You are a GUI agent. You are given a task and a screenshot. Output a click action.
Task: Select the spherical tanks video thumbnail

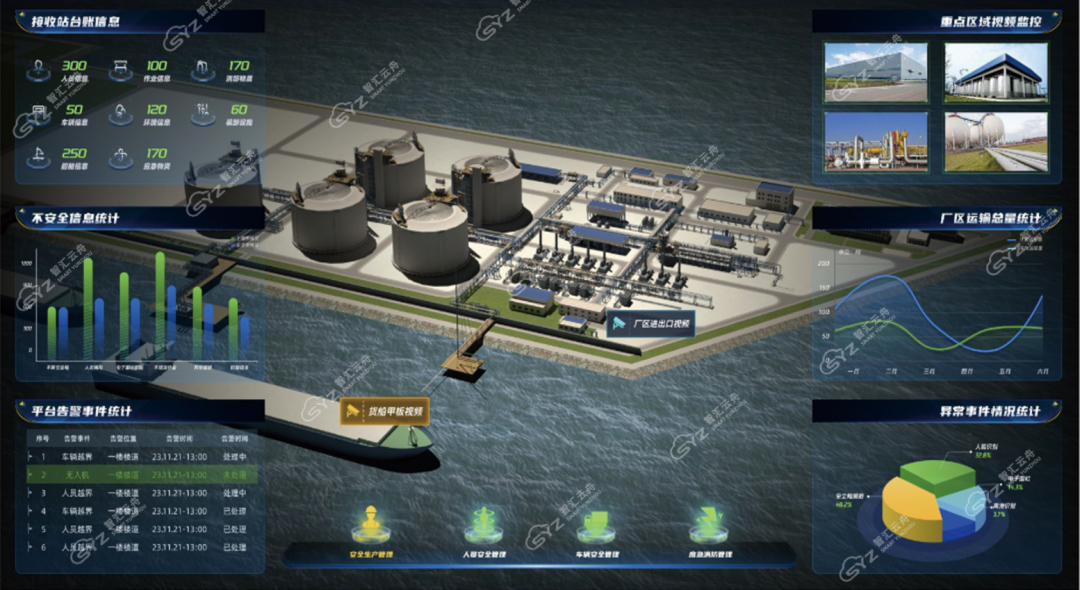tap(995, 141)
